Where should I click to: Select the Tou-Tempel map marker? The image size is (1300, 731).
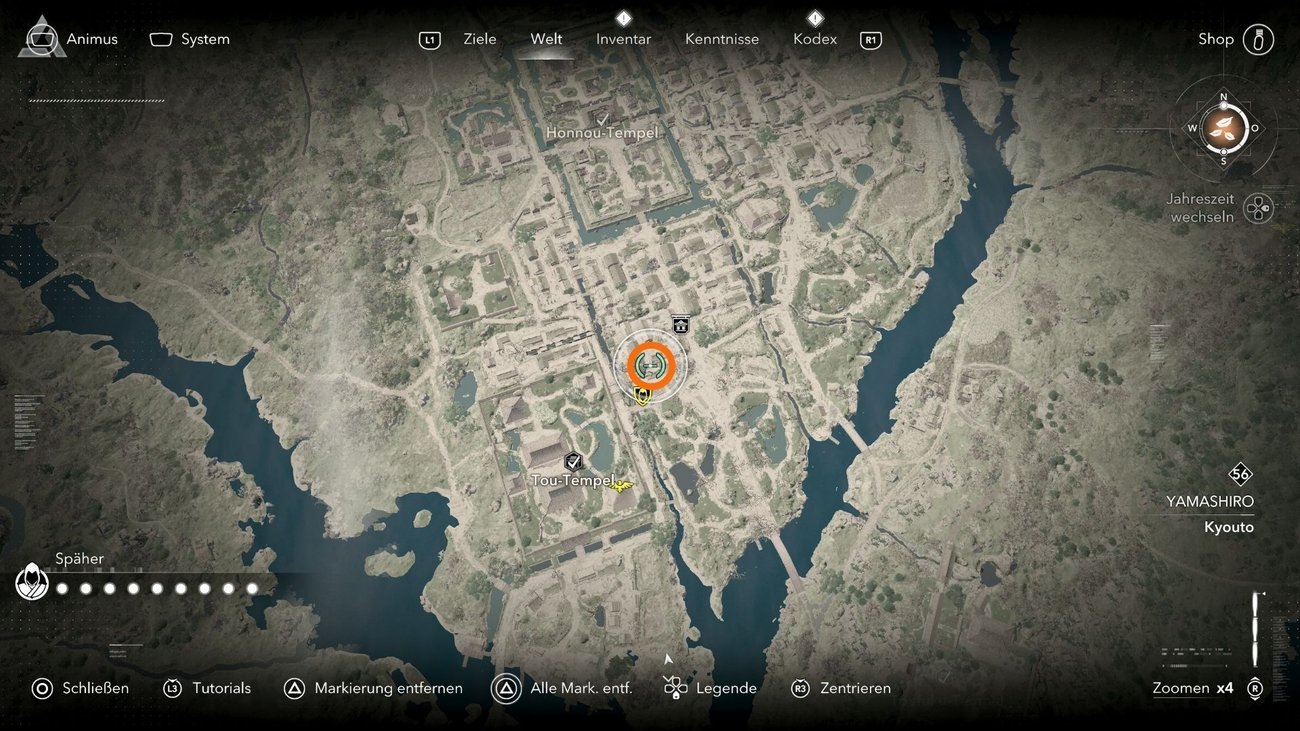click(x=573, y=479)
